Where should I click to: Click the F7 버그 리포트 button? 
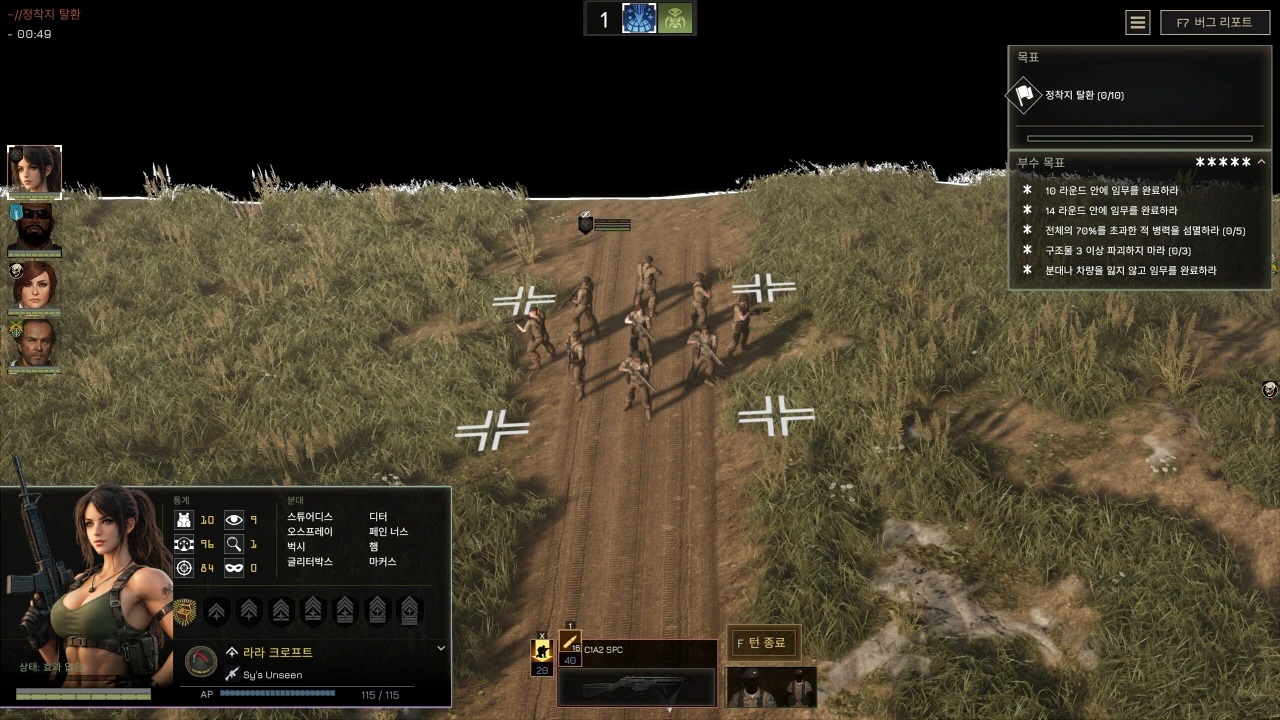click(1214, 23)
